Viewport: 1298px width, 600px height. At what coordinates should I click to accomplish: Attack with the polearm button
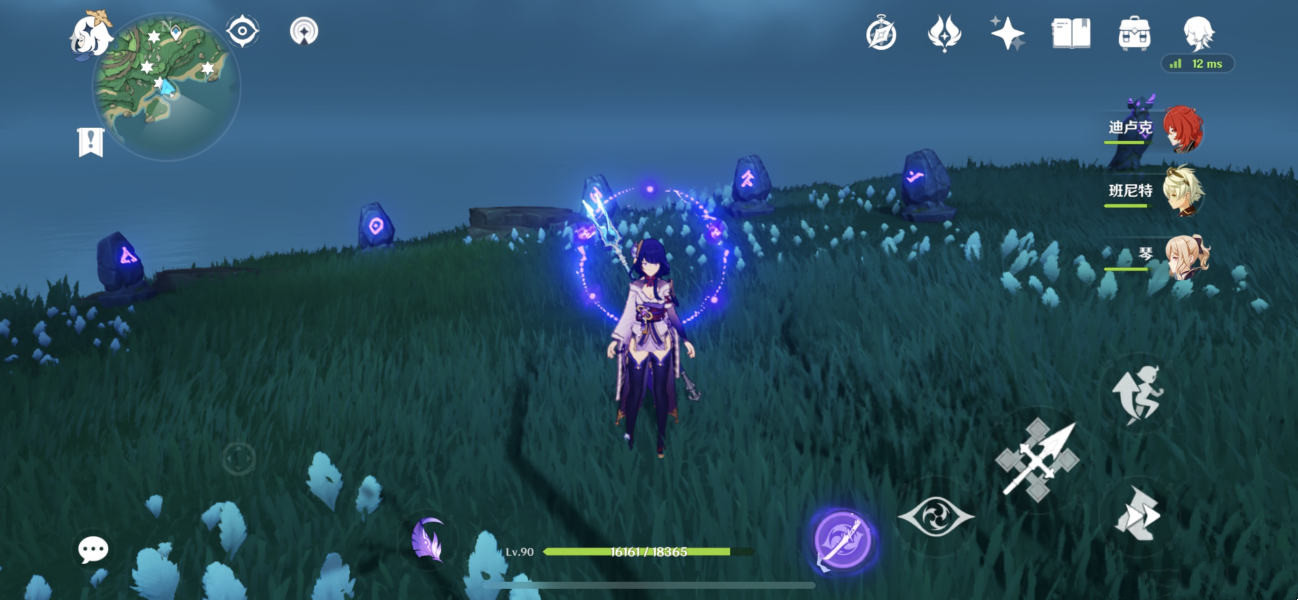(1036, 460)
